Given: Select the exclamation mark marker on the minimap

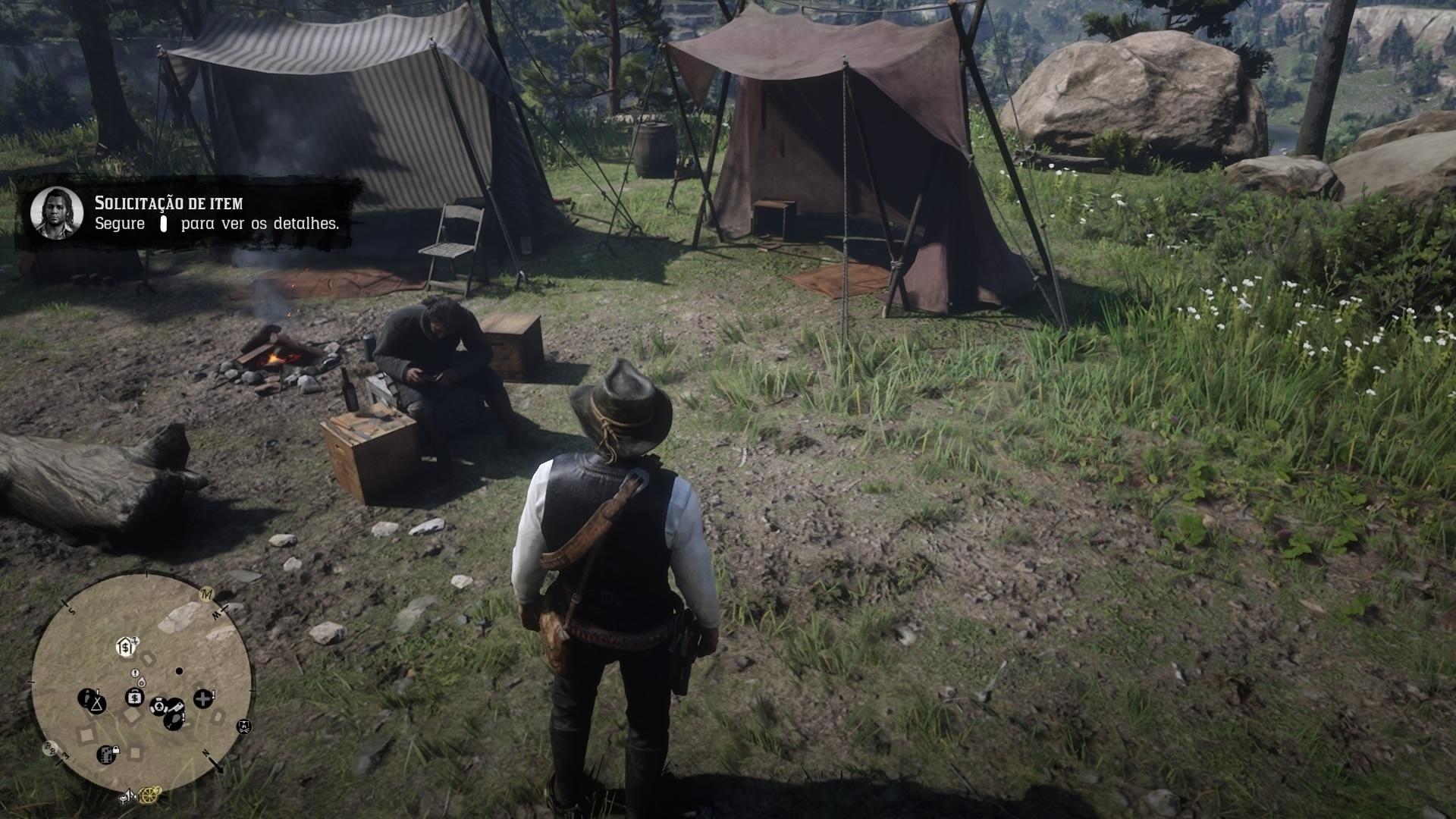Looking at the screenshot, I should click(135, 673).
